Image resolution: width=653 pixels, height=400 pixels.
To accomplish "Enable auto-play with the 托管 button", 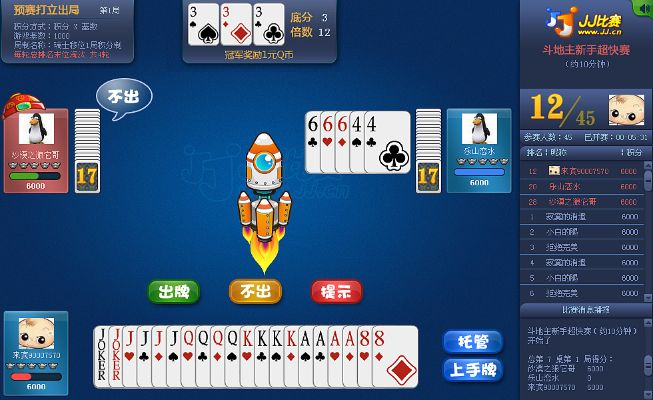I will [x=472, y=341].
